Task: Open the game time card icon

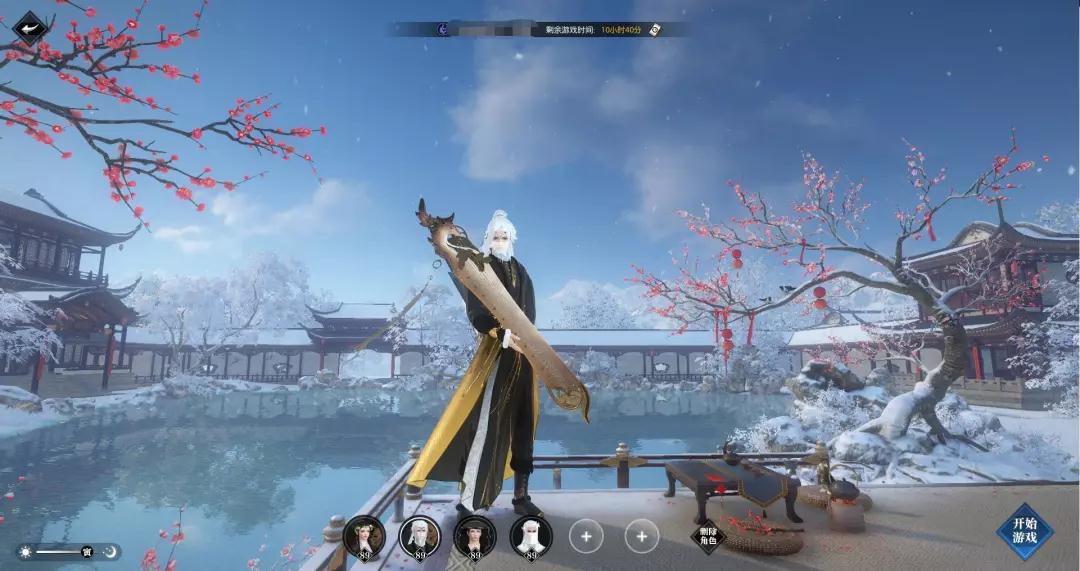Action: 655,30
